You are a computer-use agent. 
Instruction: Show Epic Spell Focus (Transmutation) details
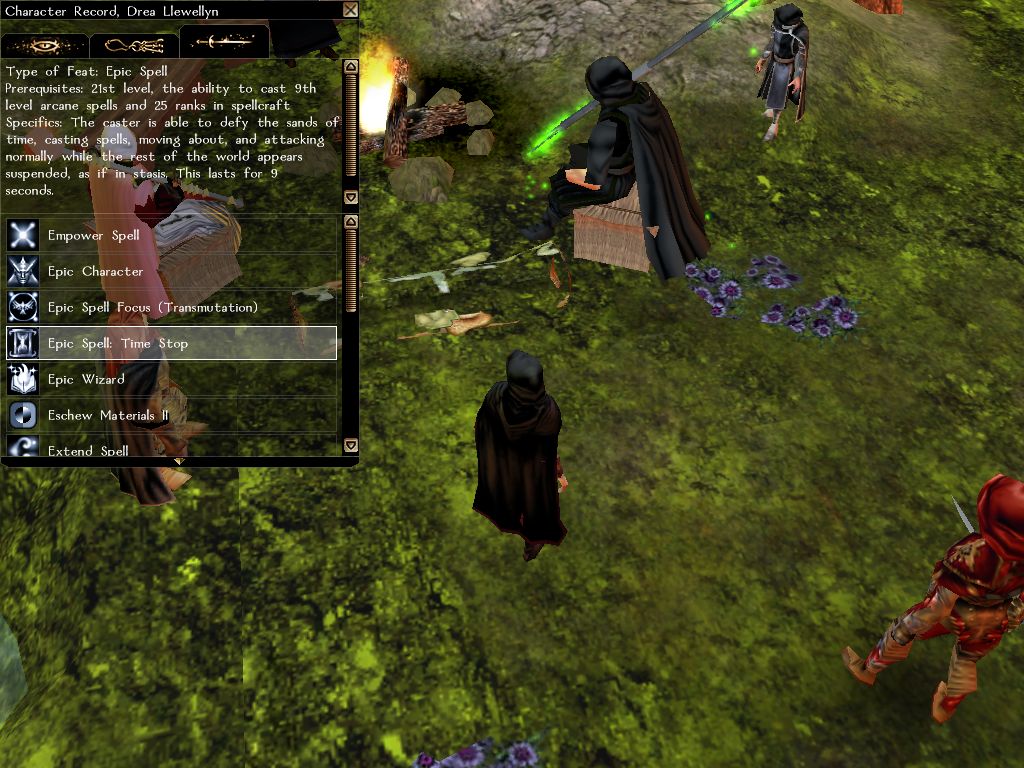[x=171, y=308]
